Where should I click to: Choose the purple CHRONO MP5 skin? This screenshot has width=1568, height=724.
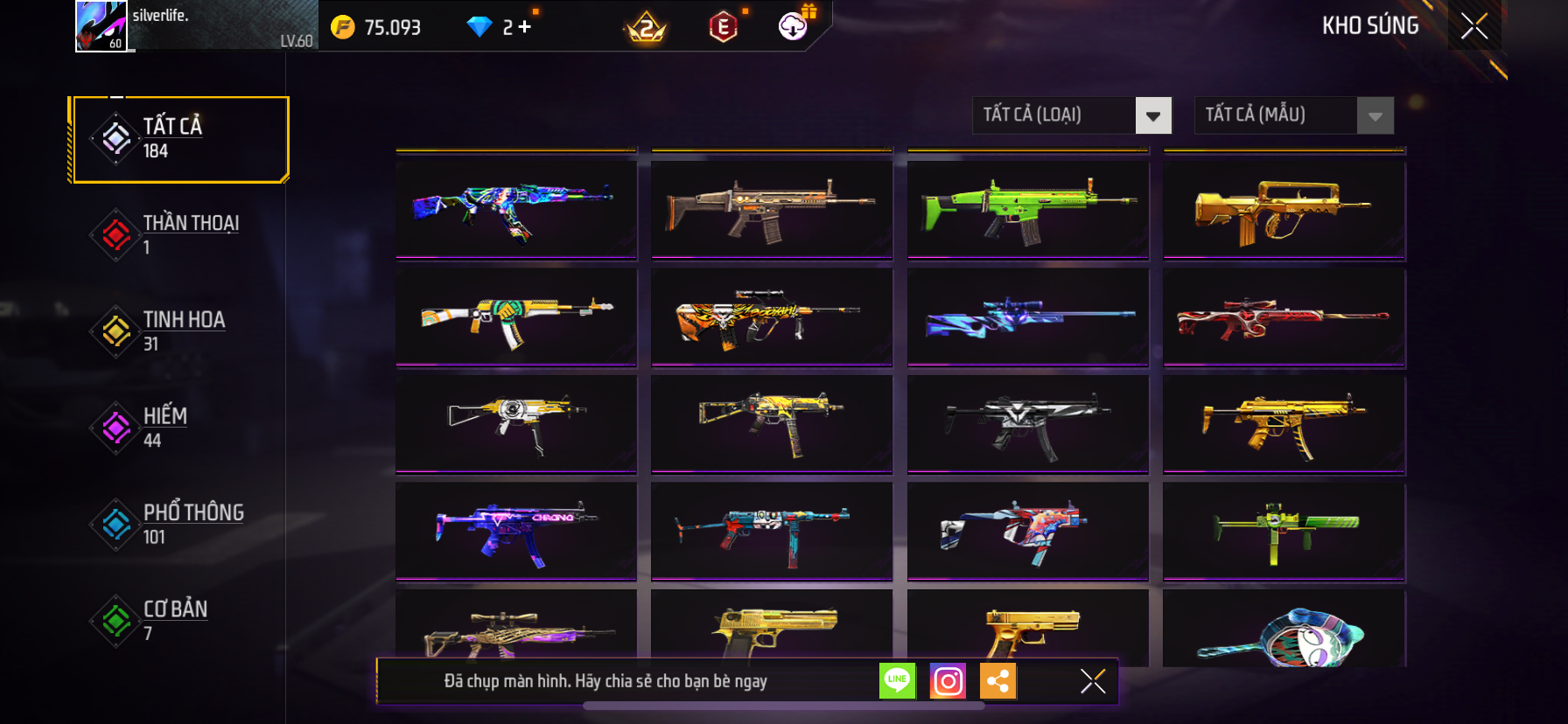[x=516, y=531]
